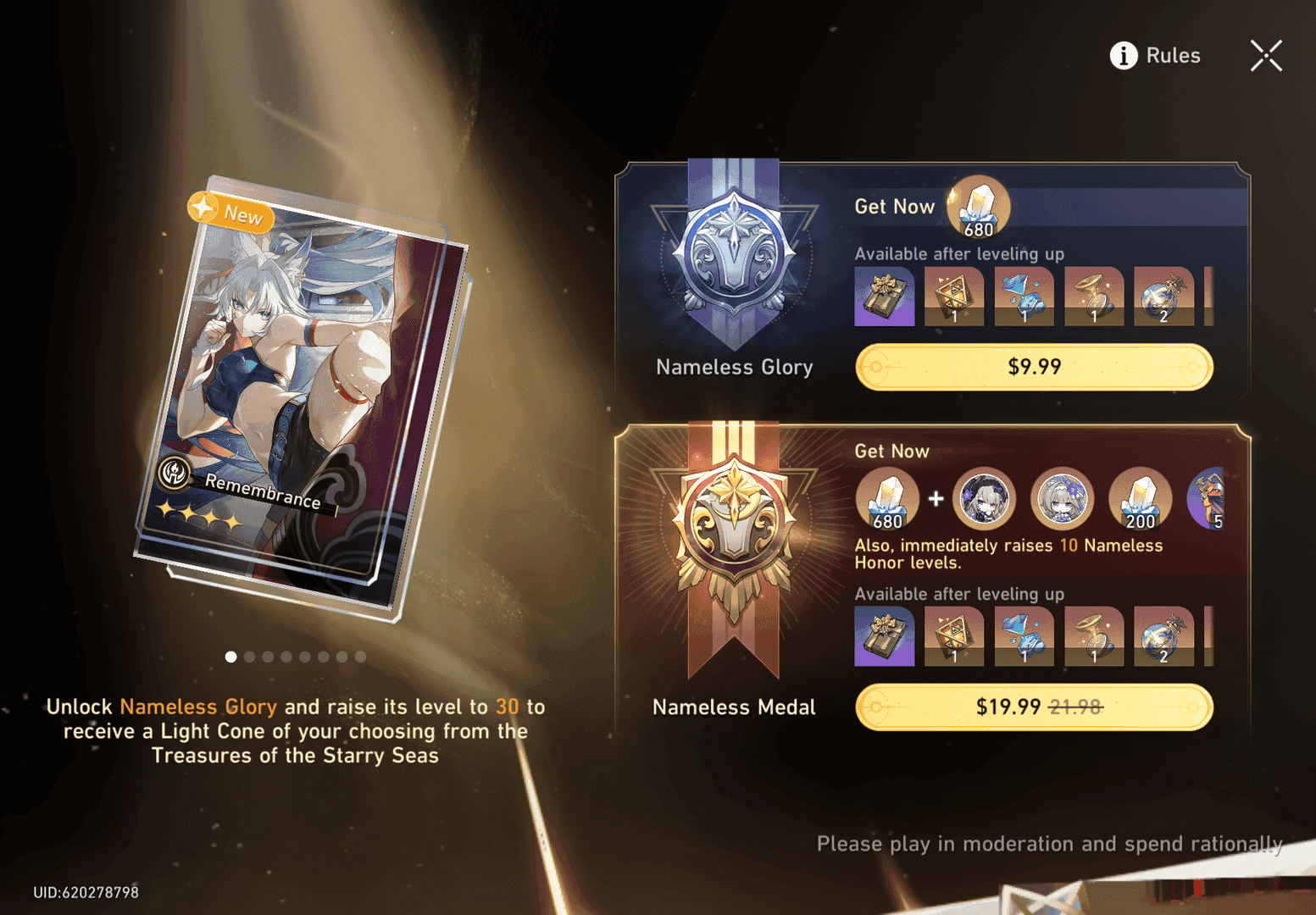This screenshot has height=915, width=1316.
Task: Select the Nameless Glory badge emblem
Action: (734, 254)
